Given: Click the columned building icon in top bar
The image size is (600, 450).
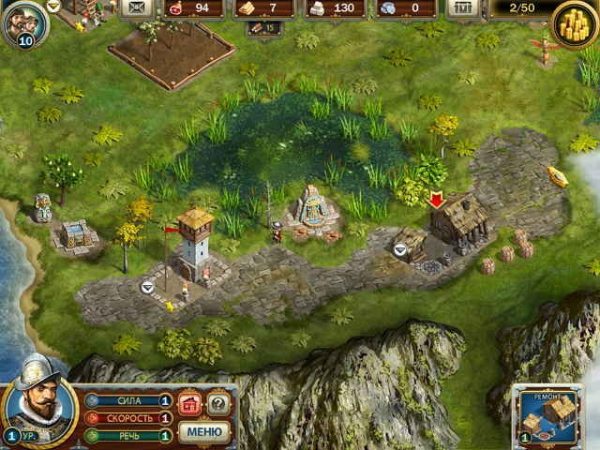Looking at the screenshot, I should (462, 9).
